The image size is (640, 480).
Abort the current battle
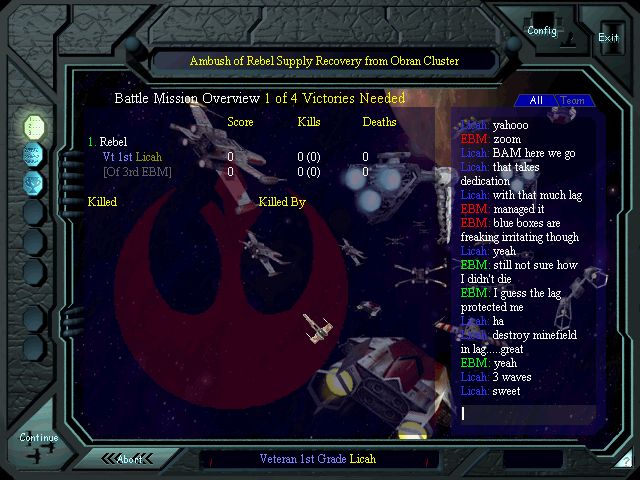[130, 459]
